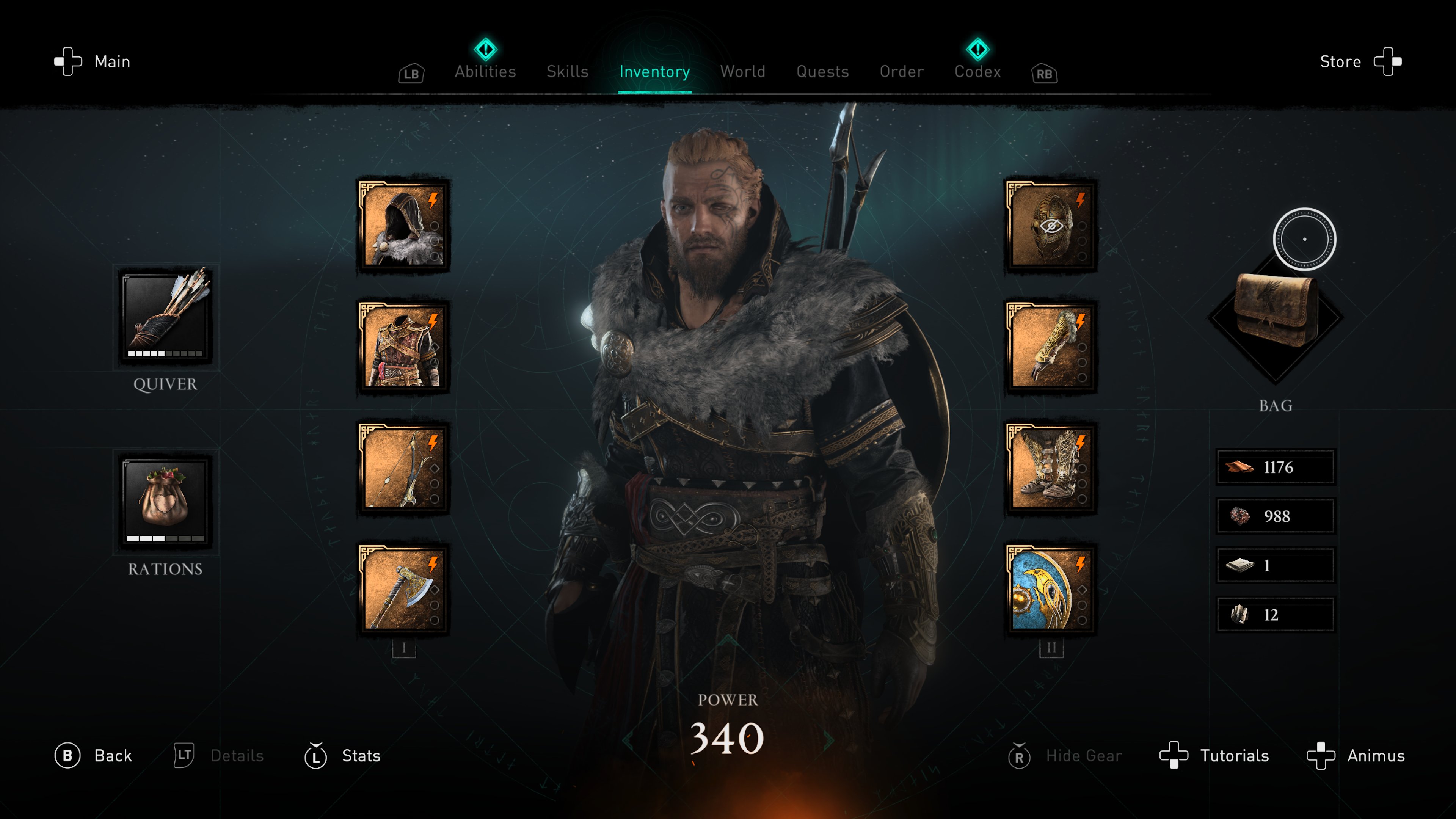Switch to the Order tab
The width and height of the screenshot is (1456, 819).
click(902, 71)
